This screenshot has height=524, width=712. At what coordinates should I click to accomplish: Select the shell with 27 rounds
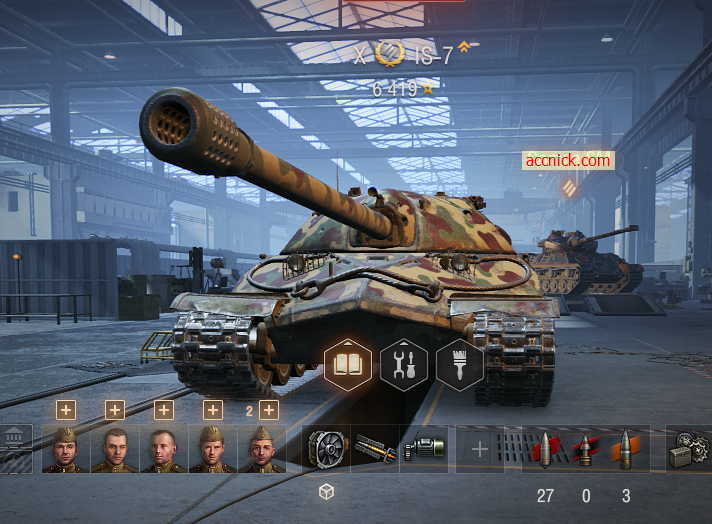pyautogui.click(x=545, y=449)
